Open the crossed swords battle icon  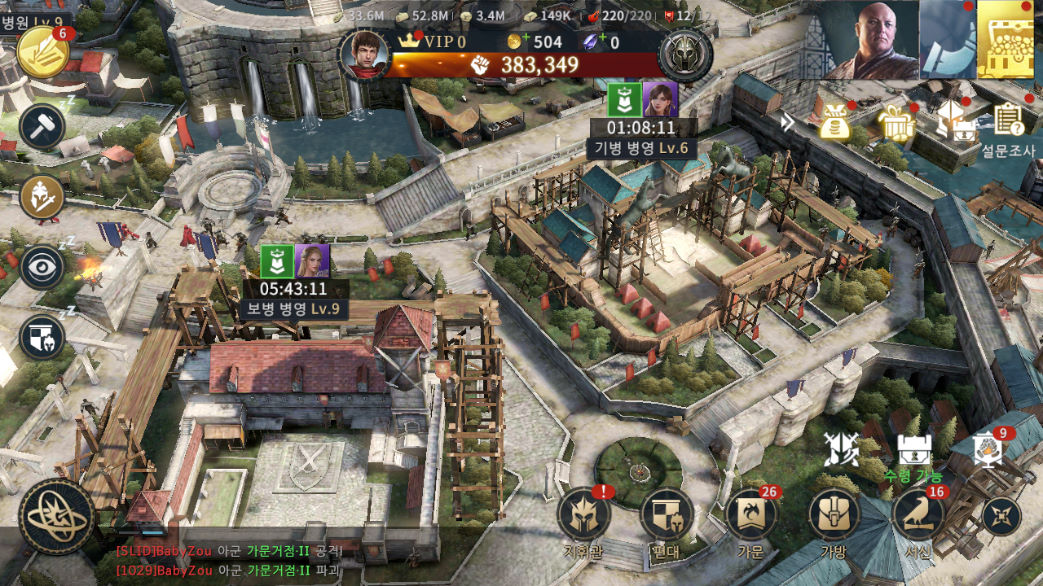[x=842, y=450]
